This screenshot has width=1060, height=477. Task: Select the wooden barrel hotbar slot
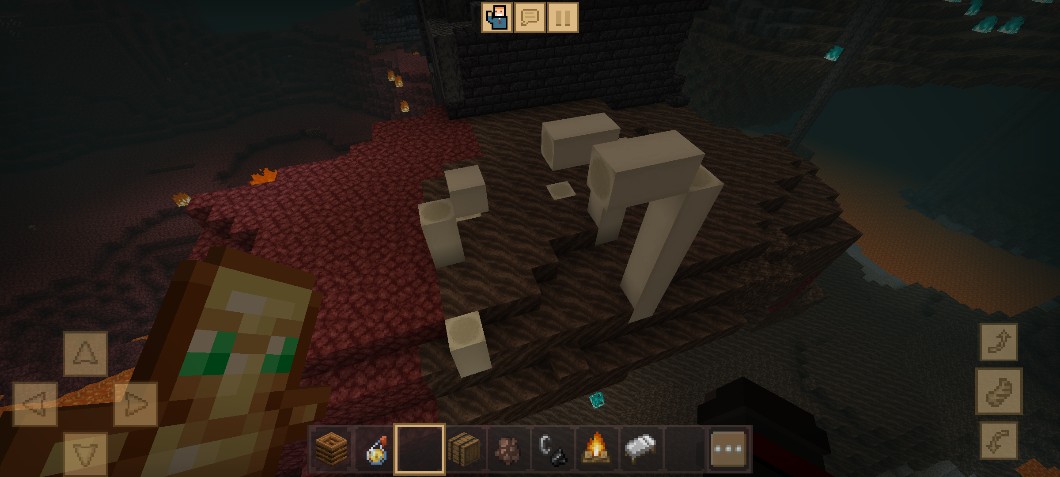click(x=464, y=449)
